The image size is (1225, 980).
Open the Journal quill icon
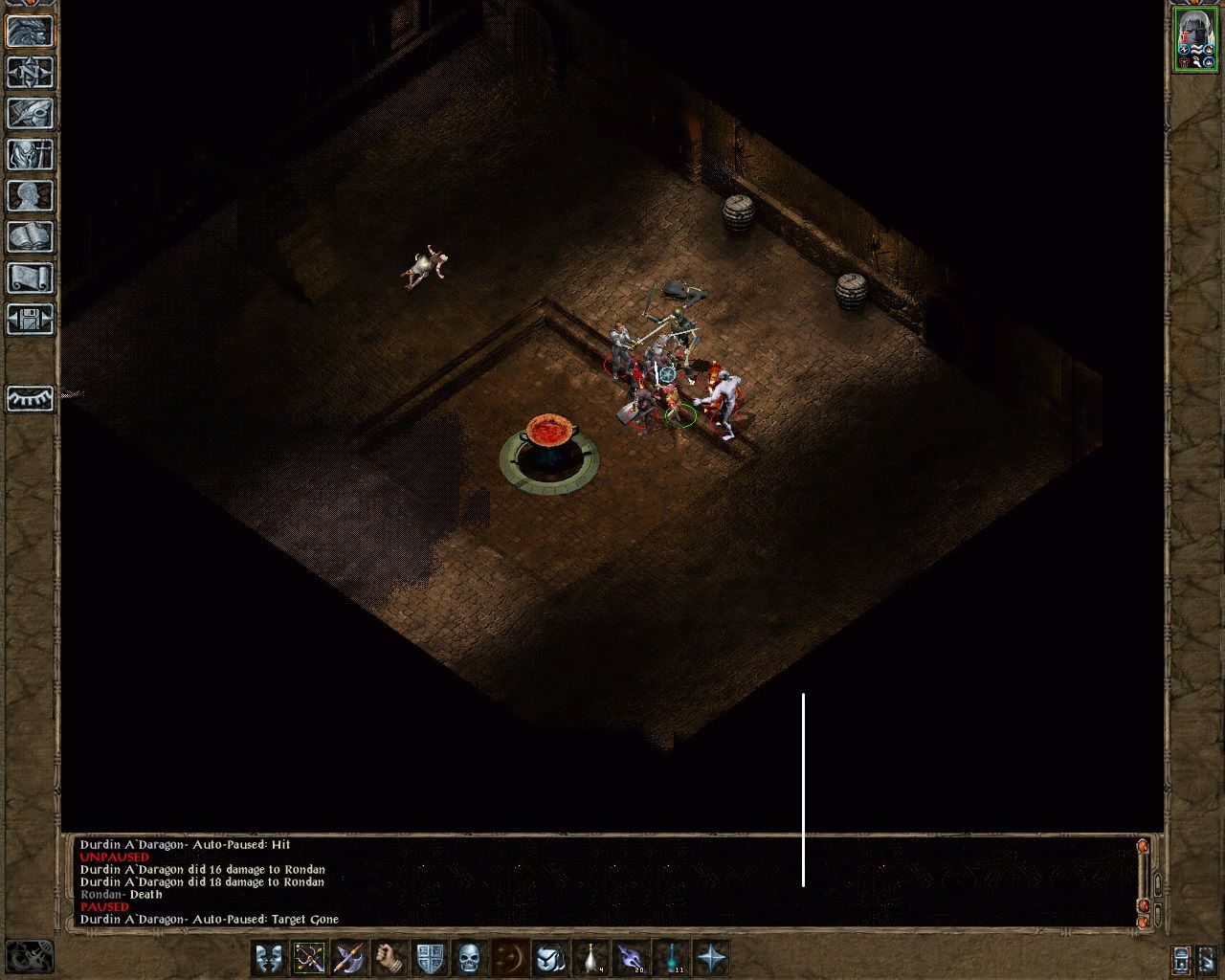[x=30, y=115]
